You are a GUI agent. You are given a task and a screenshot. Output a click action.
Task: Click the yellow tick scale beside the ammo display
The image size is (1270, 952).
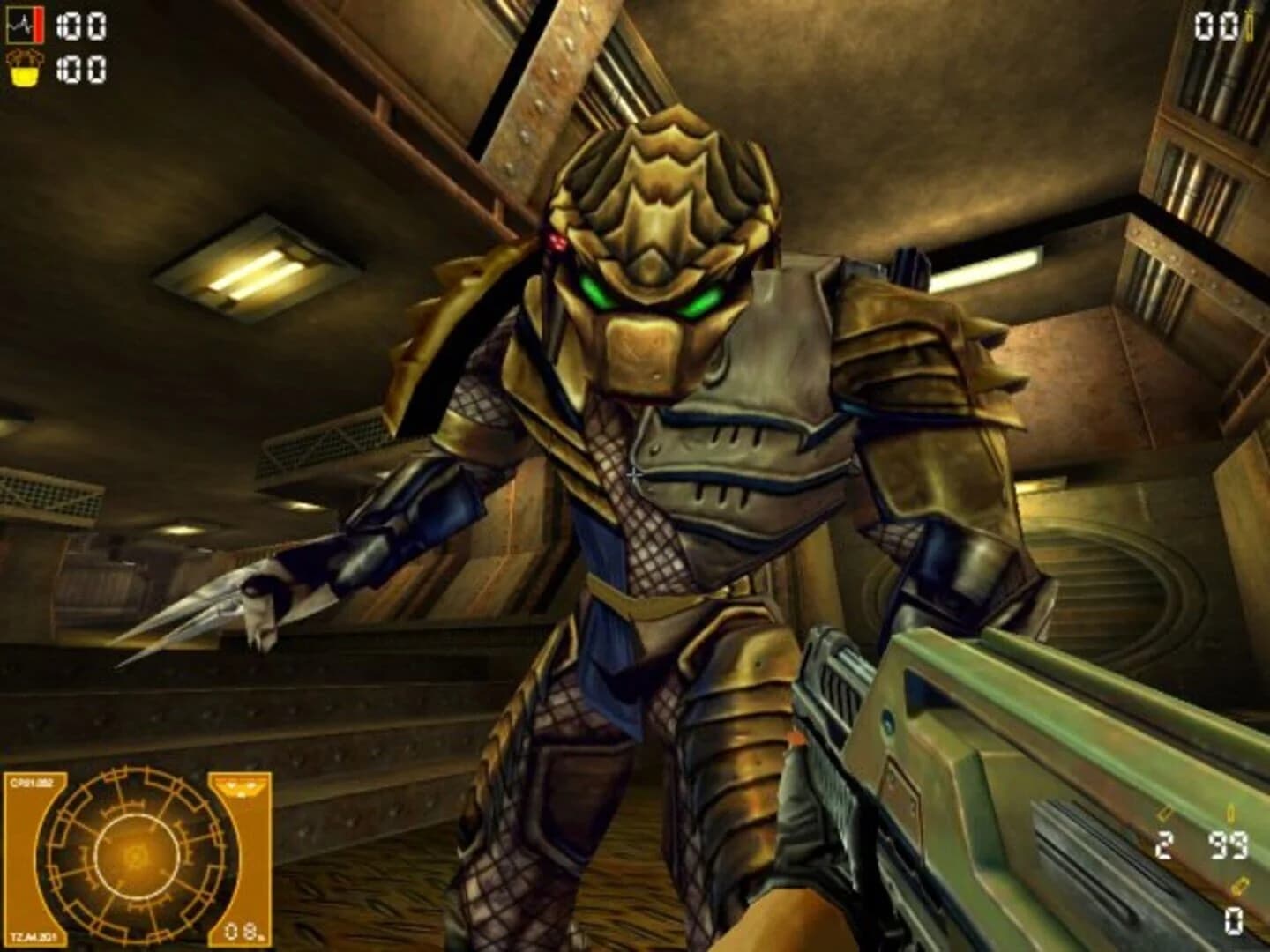coord(1231,813)
